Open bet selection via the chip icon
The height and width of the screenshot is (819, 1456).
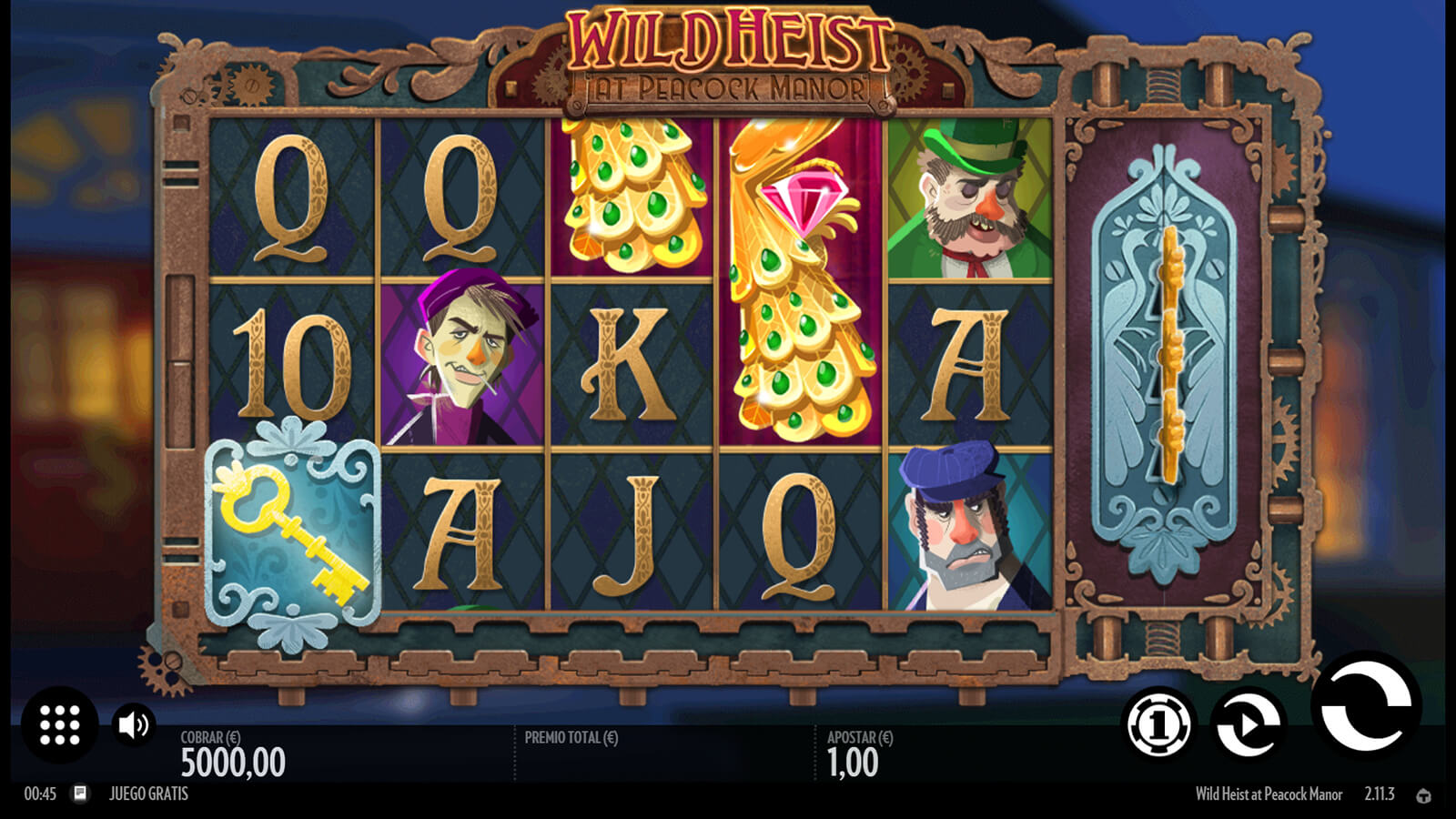(x=1158, y=724)
